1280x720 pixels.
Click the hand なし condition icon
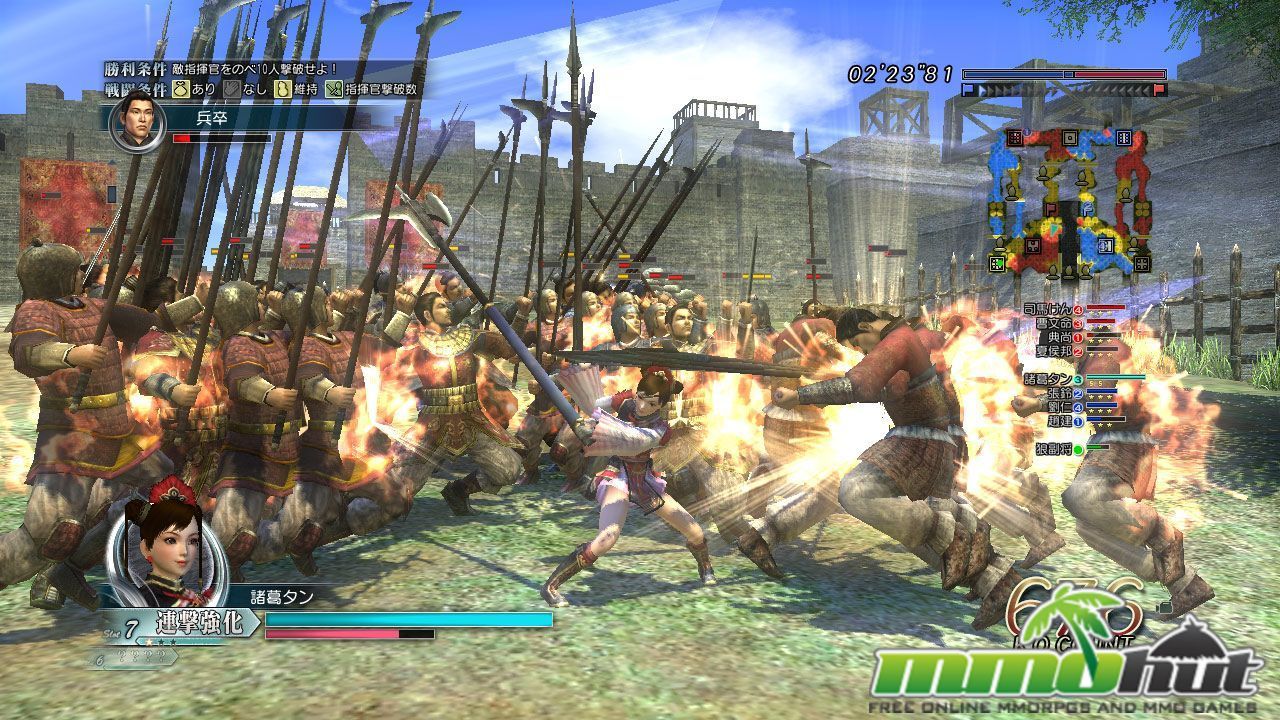coord(230,89)
